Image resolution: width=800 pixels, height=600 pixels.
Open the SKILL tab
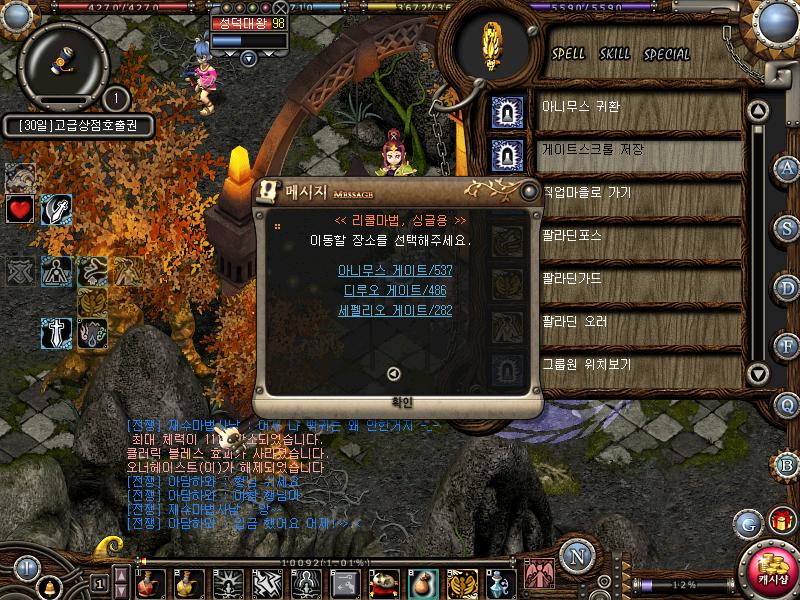pyautogui.click(x=615, y=54)
